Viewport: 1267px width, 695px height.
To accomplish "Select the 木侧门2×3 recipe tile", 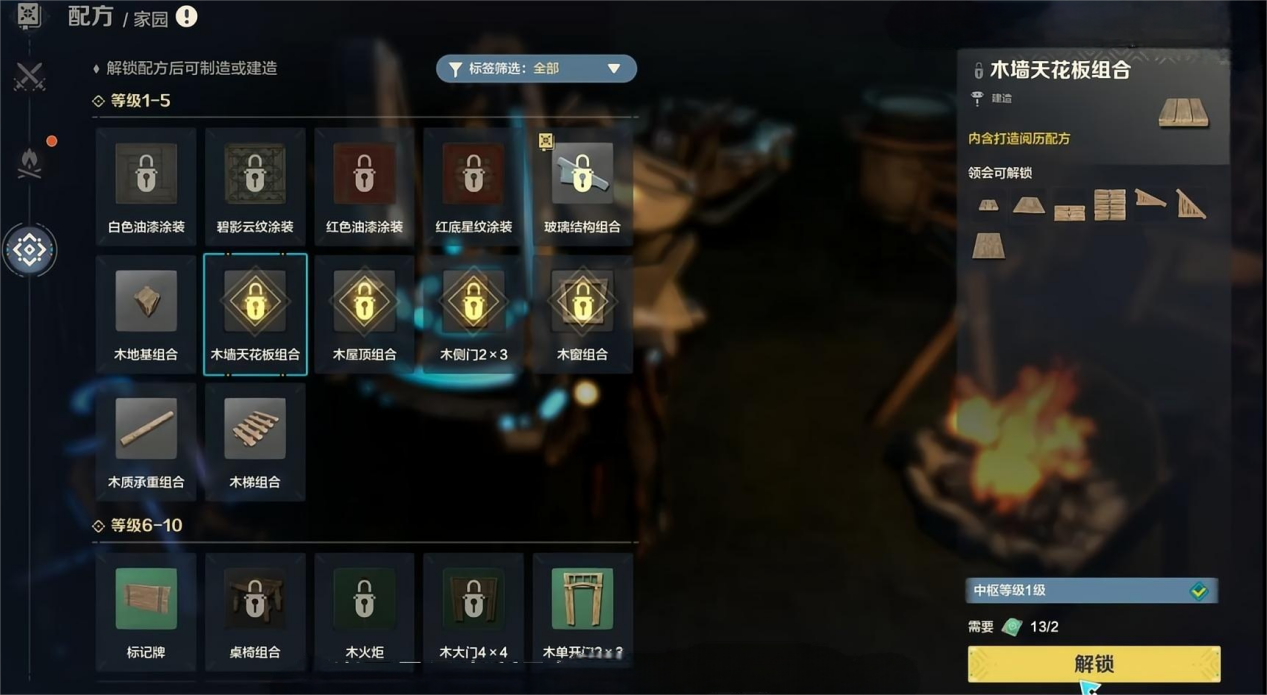I will 473,313.
